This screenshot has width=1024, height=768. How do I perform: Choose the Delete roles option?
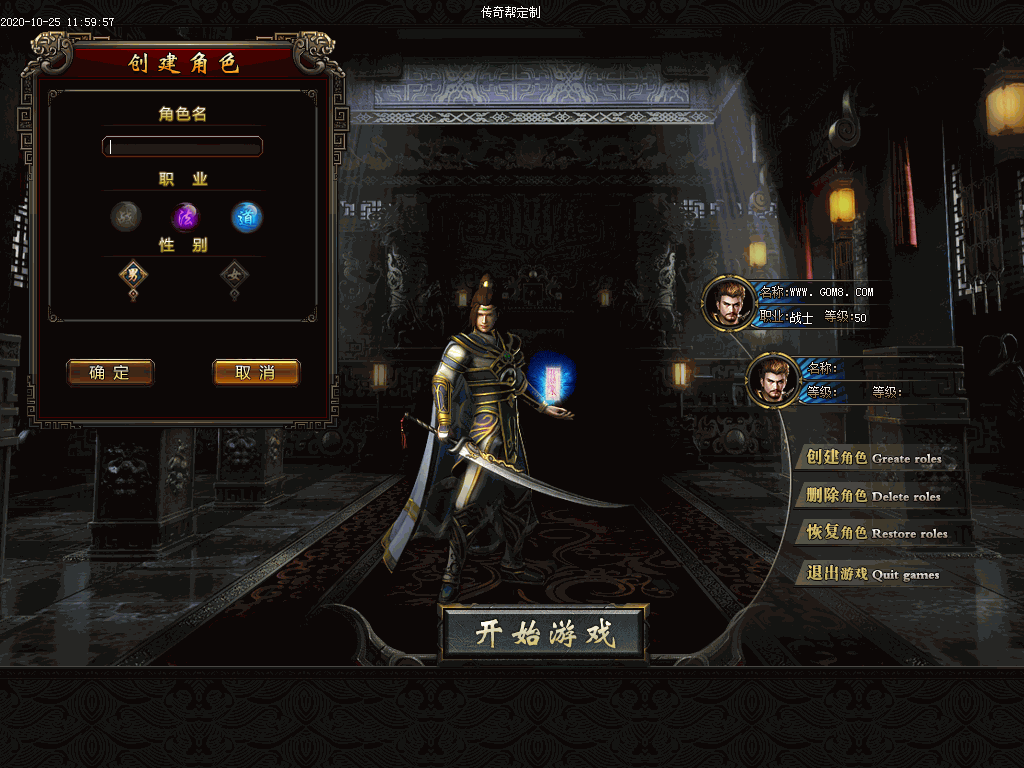[874, 496]
